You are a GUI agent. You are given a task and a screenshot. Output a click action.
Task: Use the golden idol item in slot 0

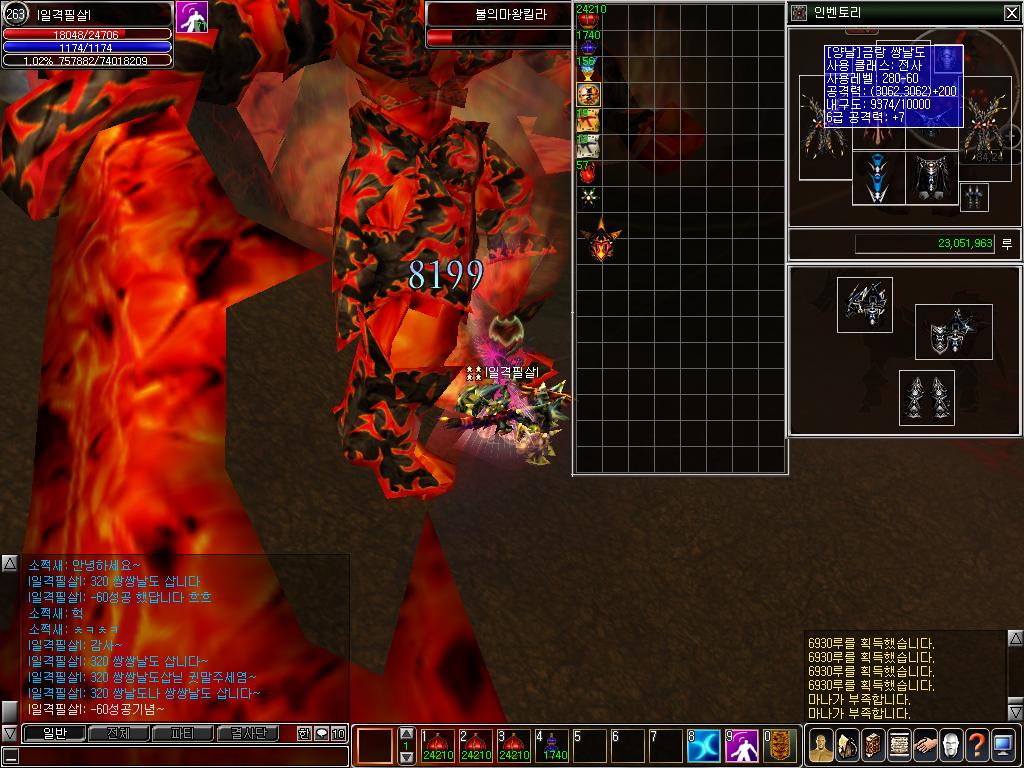pyautogui.click(x=781, y=746)
